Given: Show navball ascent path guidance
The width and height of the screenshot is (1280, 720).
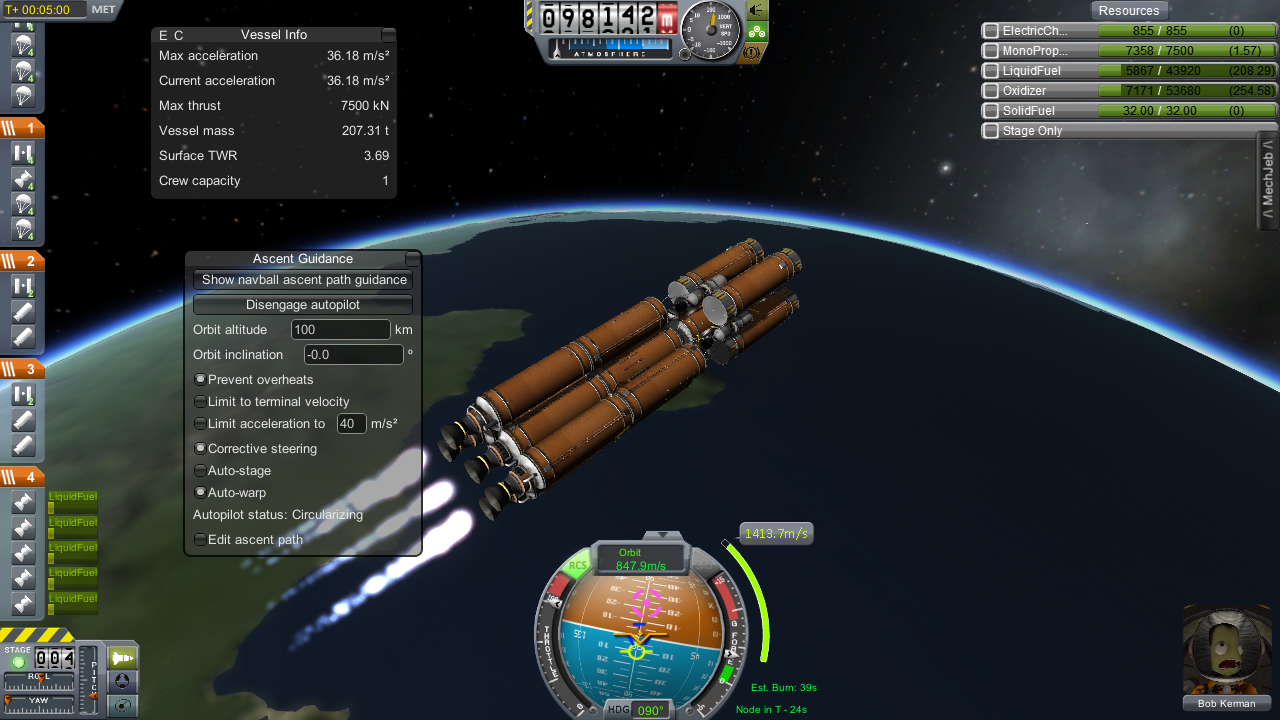Looking at the screenshot, I should 303,280.
